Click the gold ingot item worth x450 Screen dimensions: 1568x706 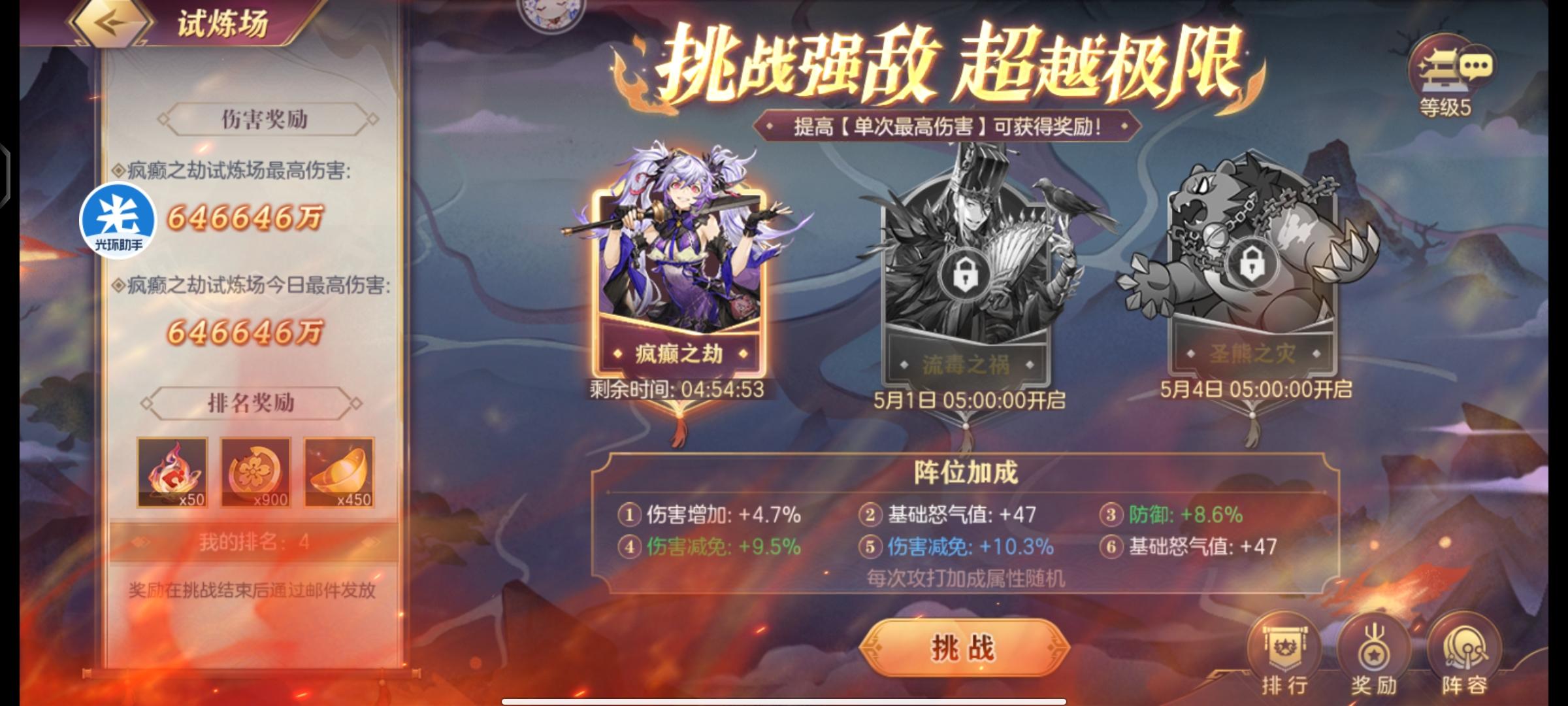338,473
